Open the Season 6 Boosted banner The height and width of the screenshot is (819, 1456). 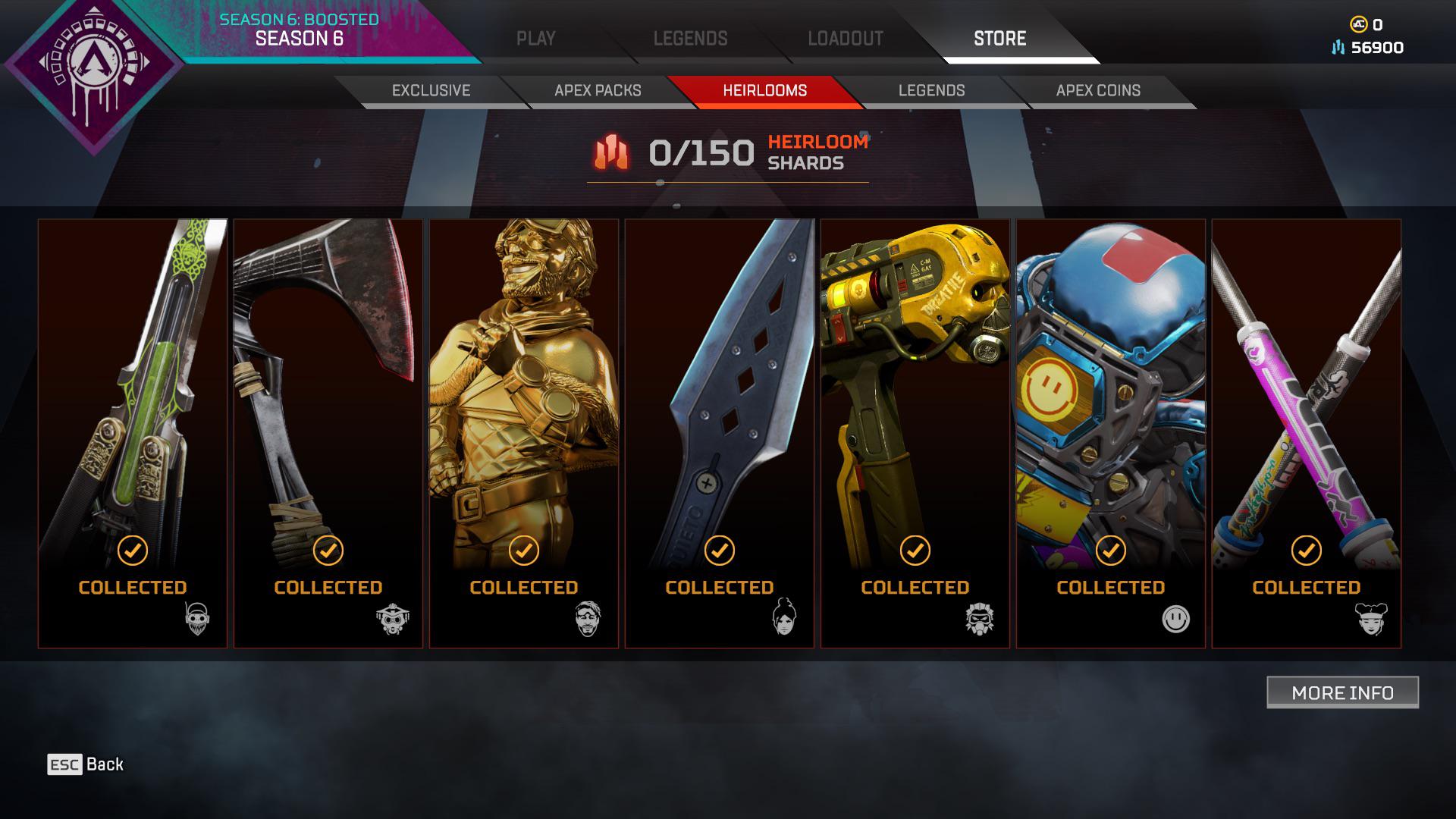click(x=300, y=30)
